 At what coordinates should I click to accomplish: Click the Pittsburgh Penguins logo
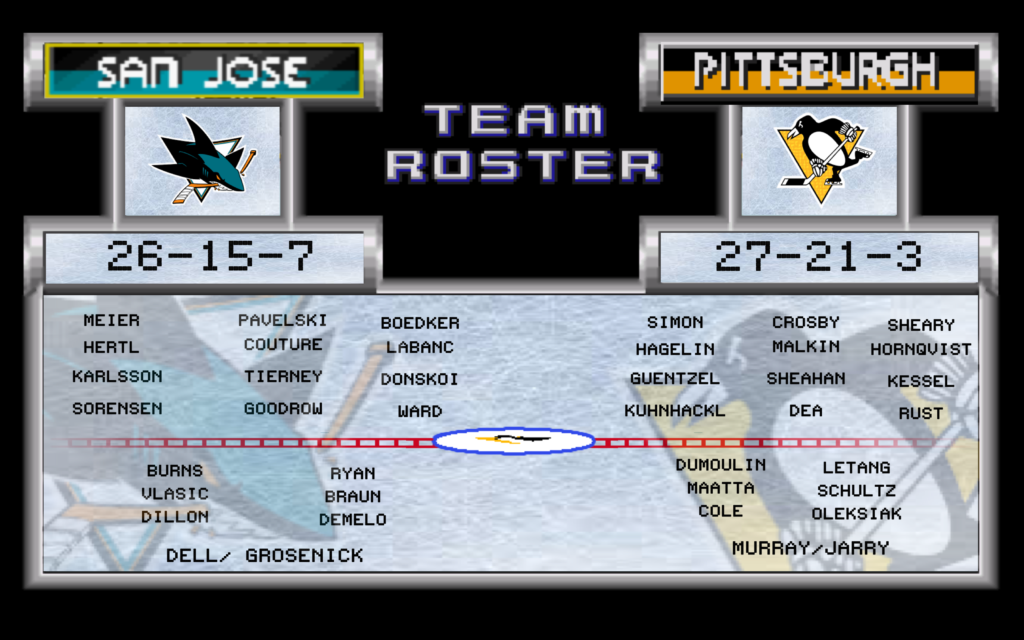pos(820,159)
